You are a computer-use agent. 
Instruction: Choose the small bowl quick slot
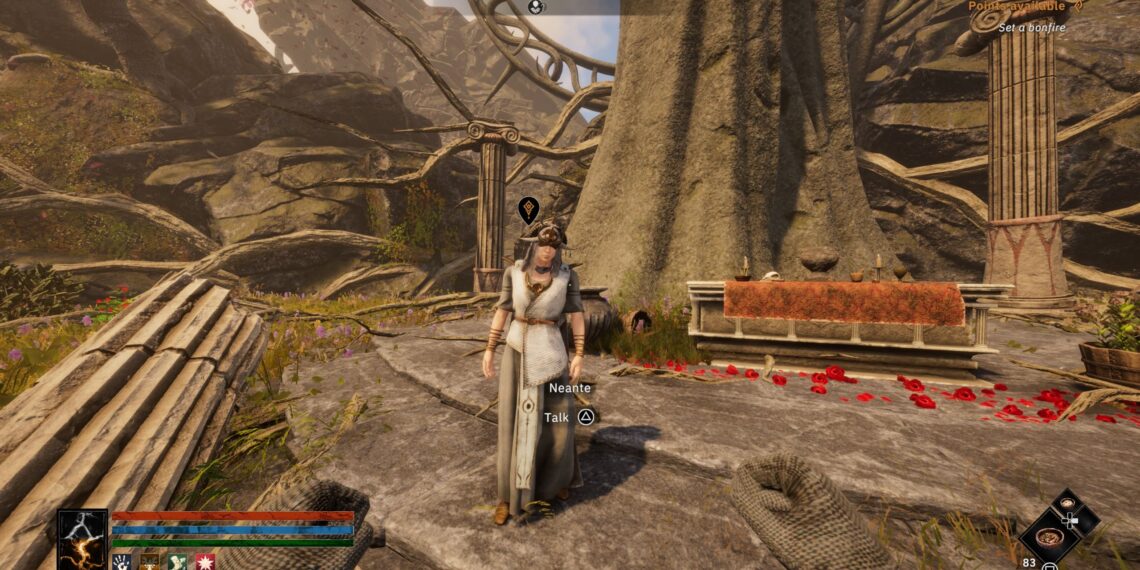[x=1066, y=503]
